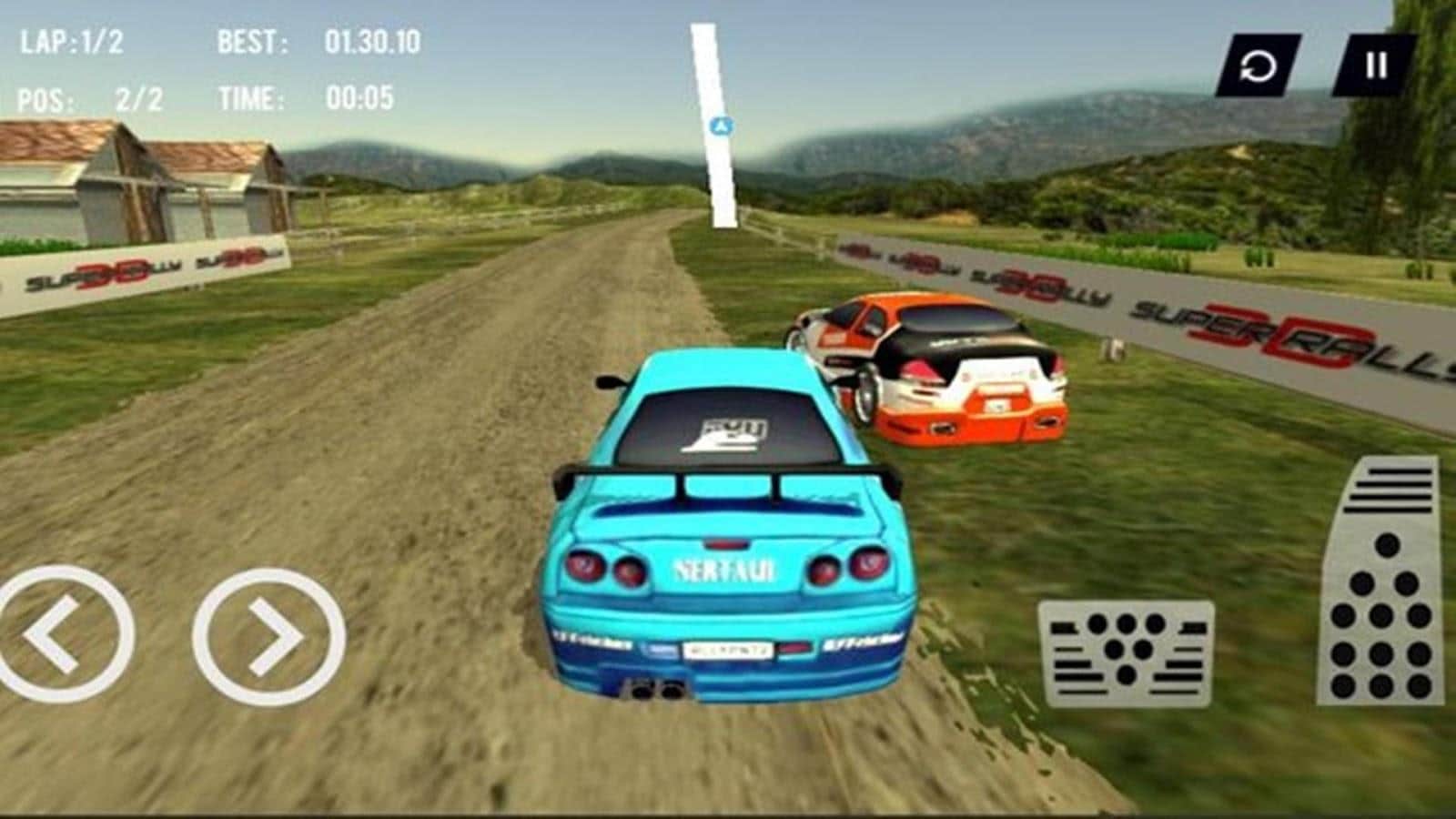Image resolution: width=1456 pixels, height=819 pixels.
Task: Click the circular arrow reset control
Action: [x=1260, y=66]
